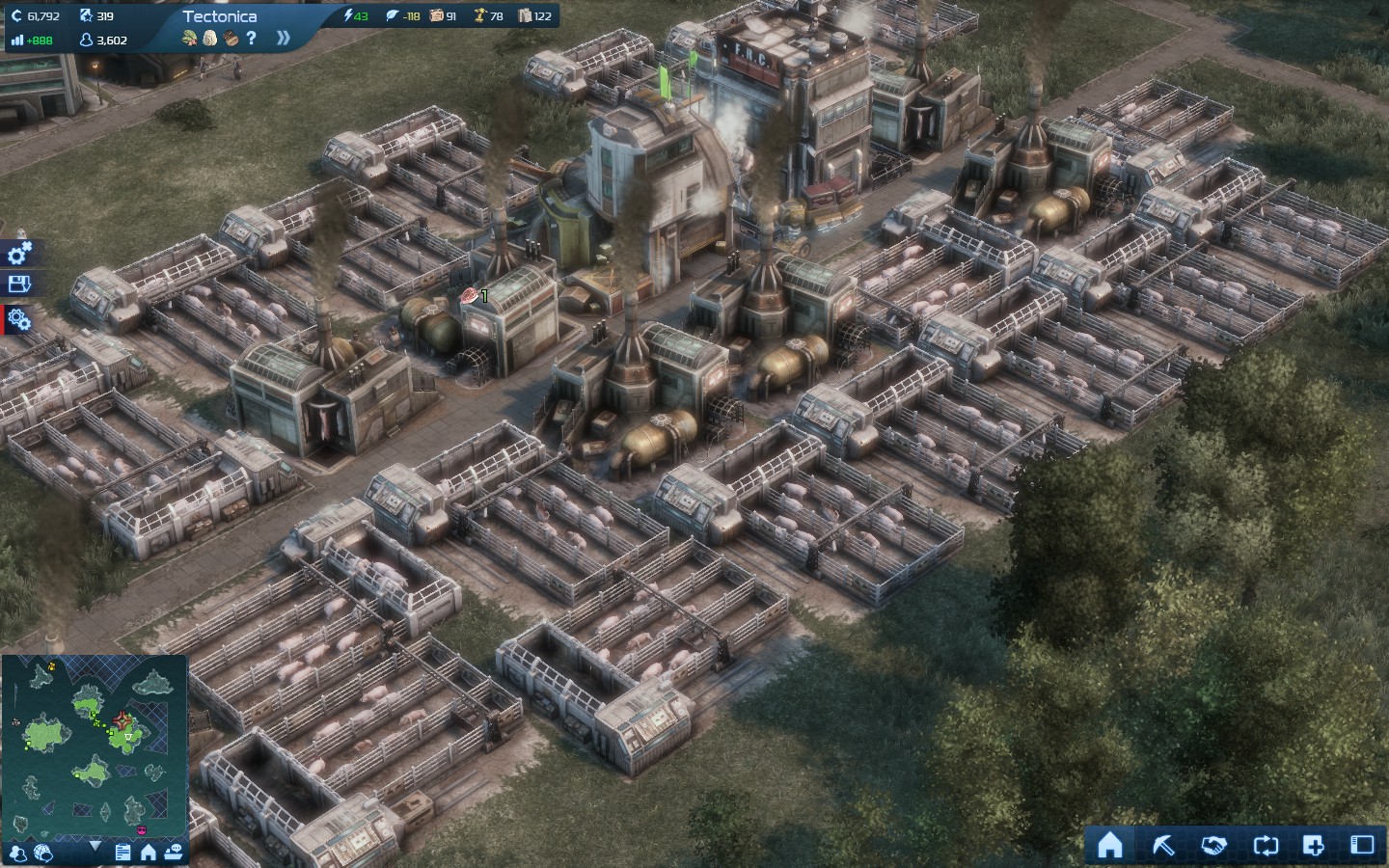1389x868 pixels.
Task: Open trade routes with the circular arrows icon
Action: coord(1266,847)
